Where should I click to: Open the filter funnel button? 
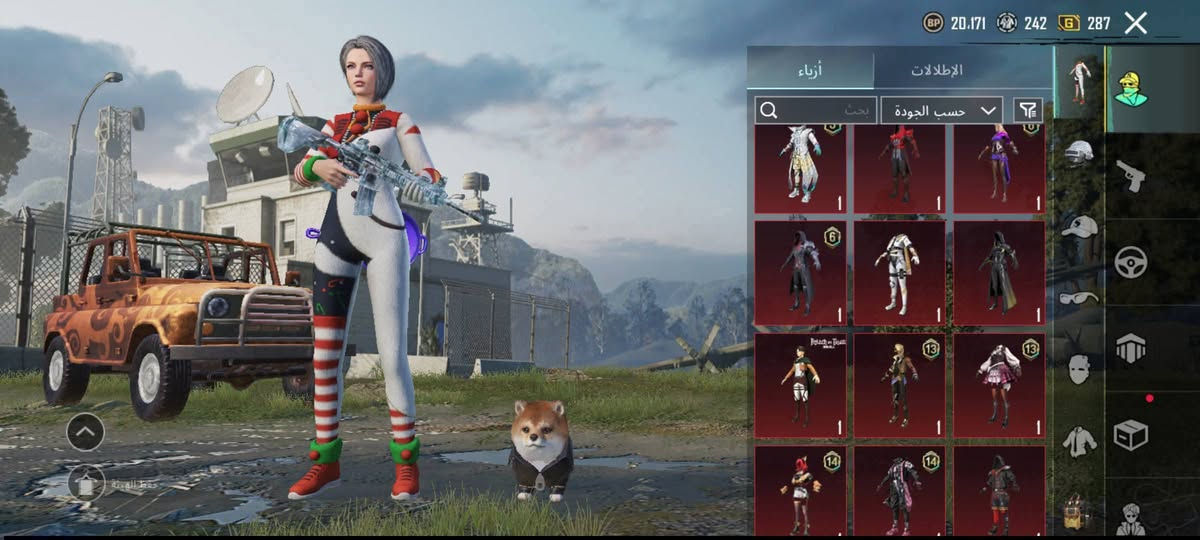click(x=1027, y=110)
